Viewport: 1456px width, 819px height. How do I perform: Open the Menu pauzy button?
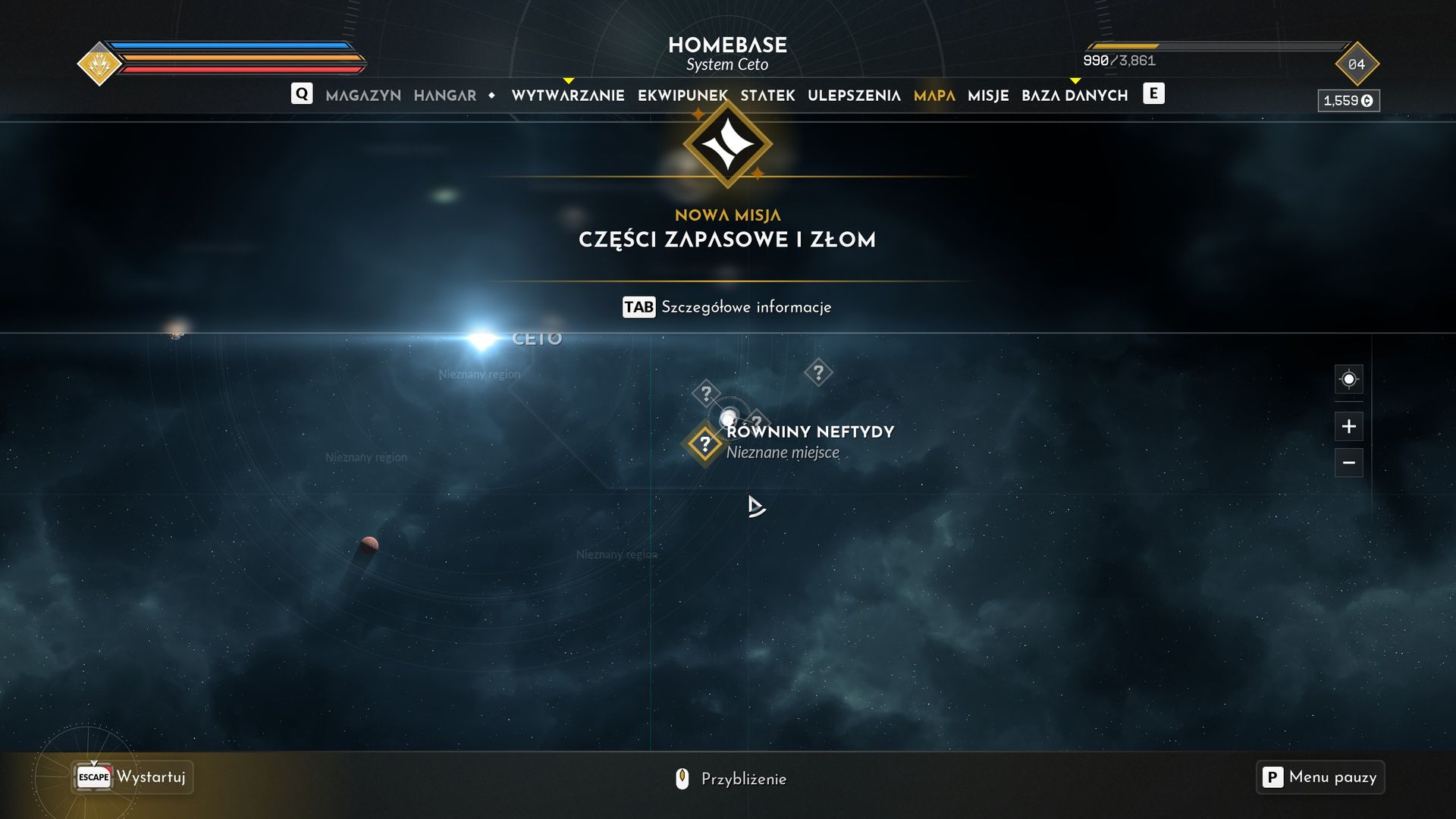pyautogui.click(x=1319, y=777)
